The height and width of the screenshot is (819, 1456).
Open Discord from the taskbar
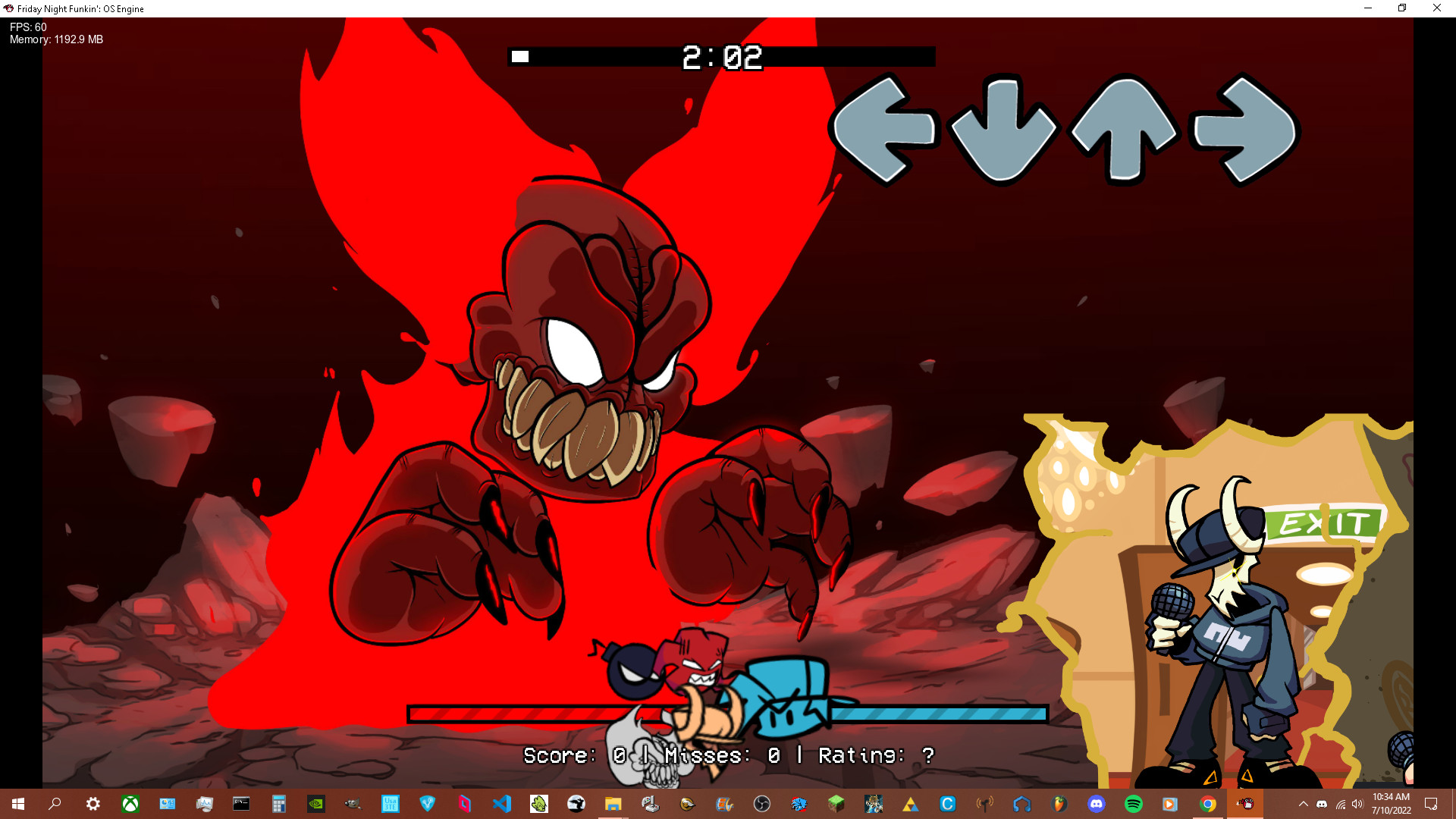1097,804
